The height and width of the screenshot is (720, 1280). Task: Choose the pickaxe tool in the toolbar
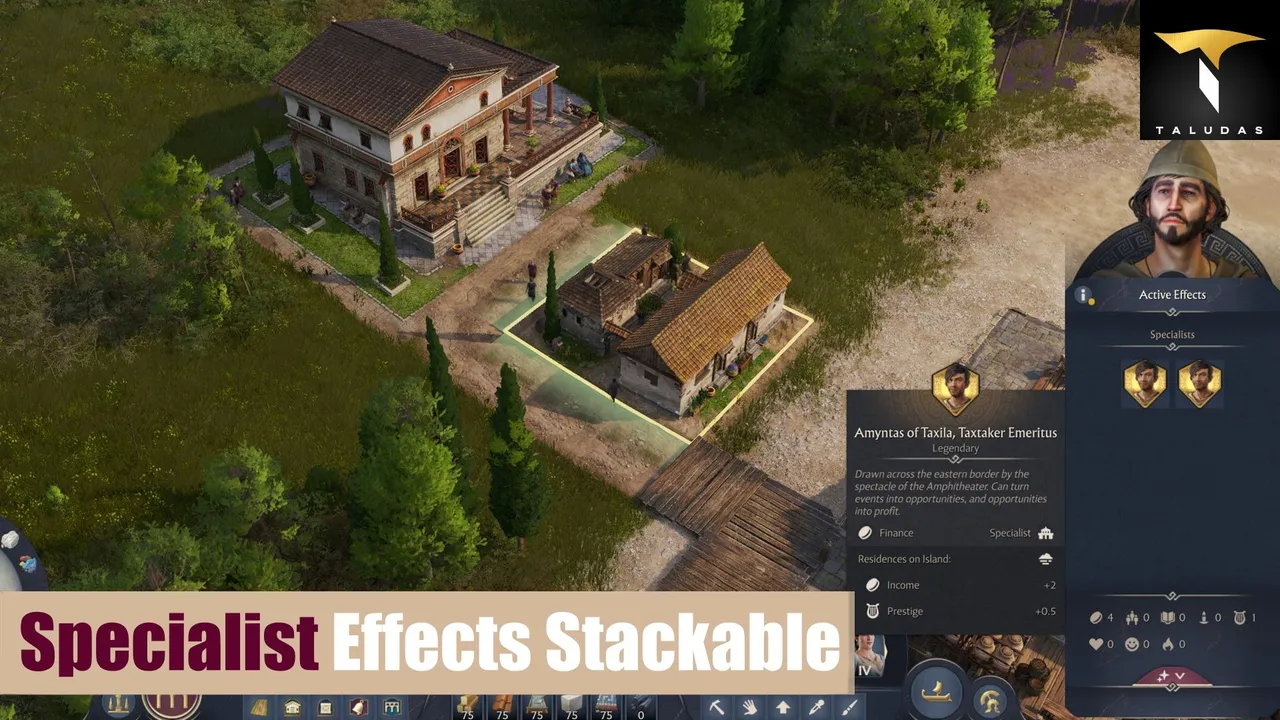tap(717, 708)
